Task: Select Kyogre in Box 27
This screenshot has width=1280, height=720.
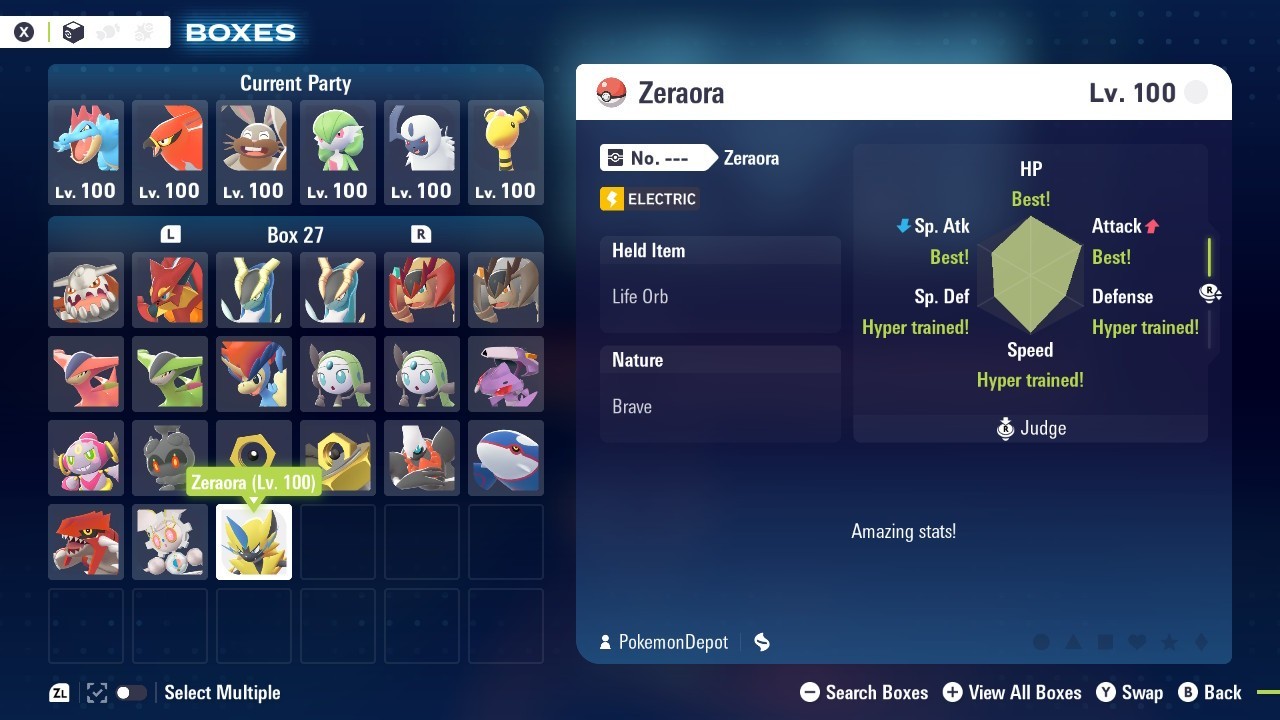Action: [506, 458]
